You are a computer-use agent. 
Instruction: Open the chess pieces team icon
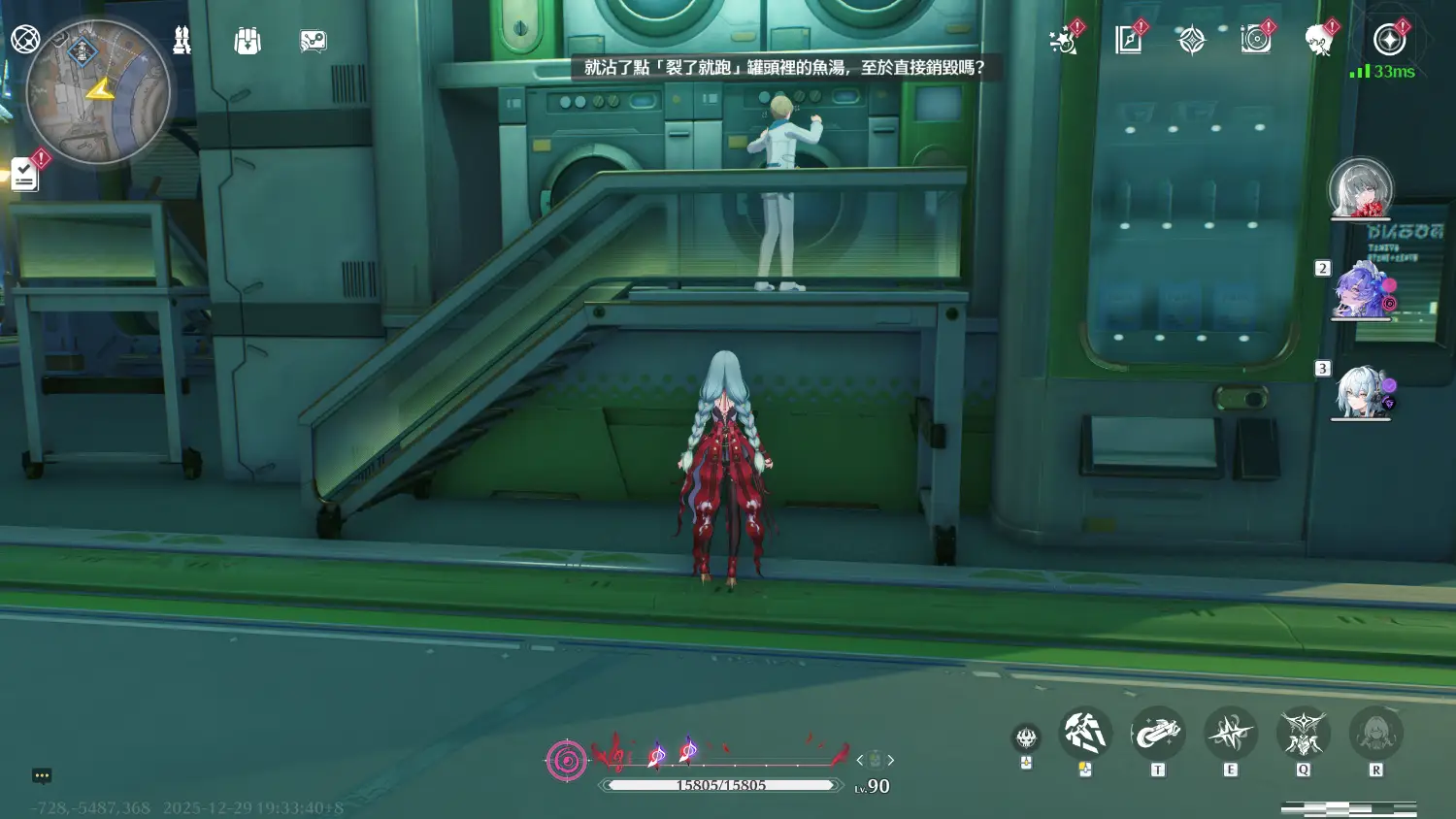pyautogui.click(x=182, y=40)
